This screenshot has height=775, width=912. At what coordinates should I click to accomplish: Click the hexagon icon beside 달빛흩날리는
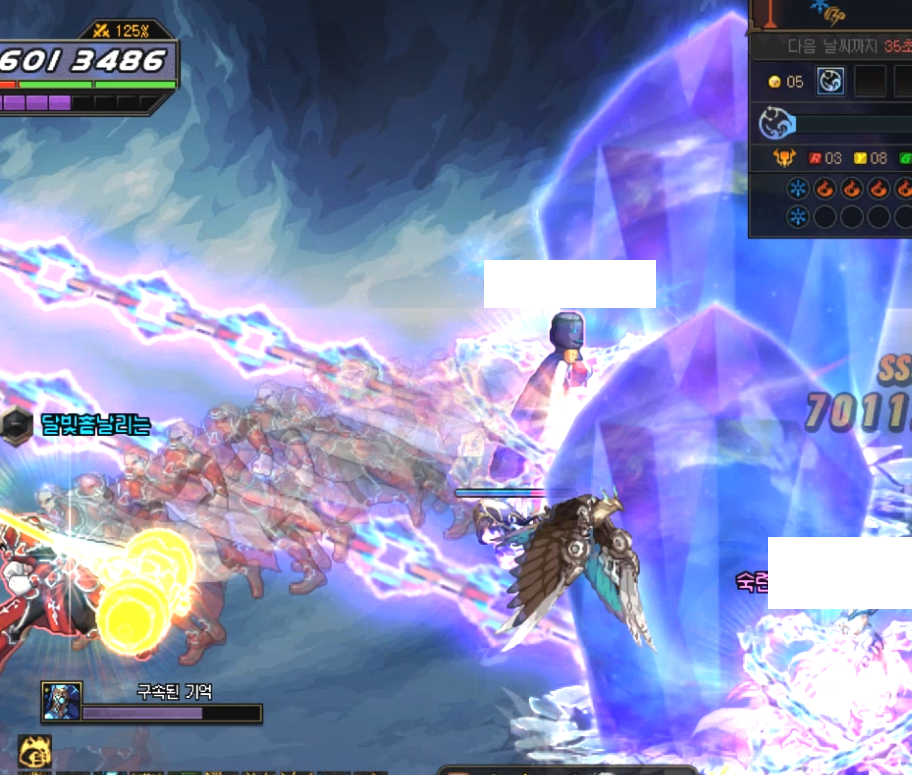pyautogui.click(x=18, y=425)
